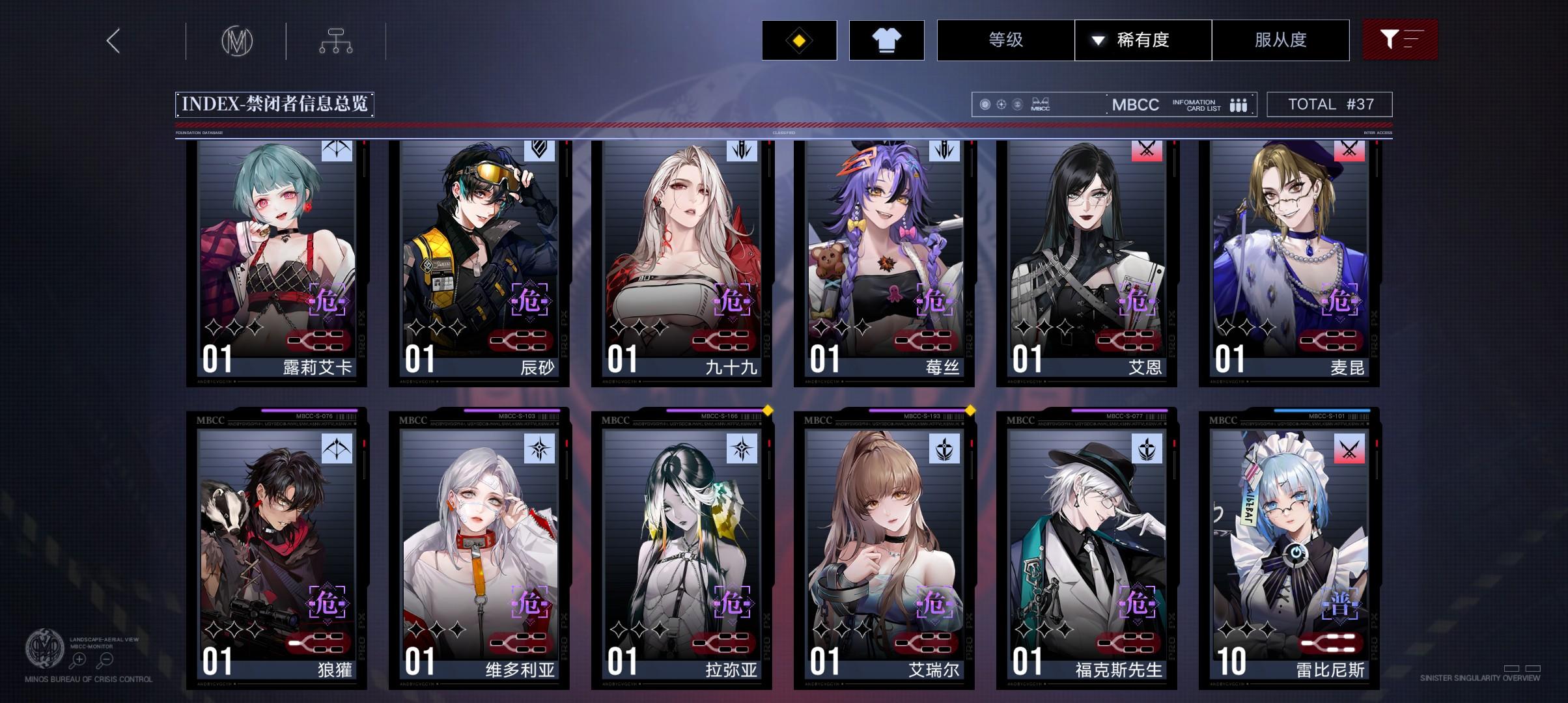
Task: Click the TOTAL #37 counter display
Action: (x=1330, y=103)
